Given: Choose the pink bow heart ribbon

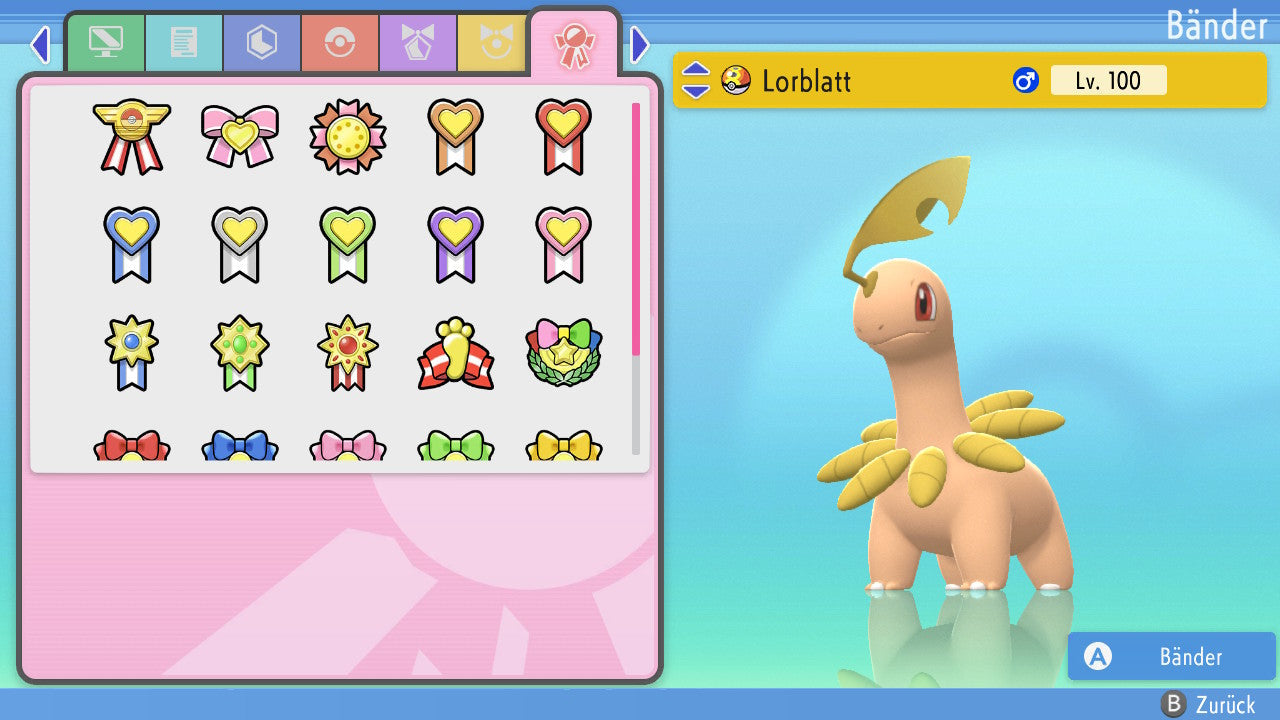Looking at the screenshot, I should point(239,136).
